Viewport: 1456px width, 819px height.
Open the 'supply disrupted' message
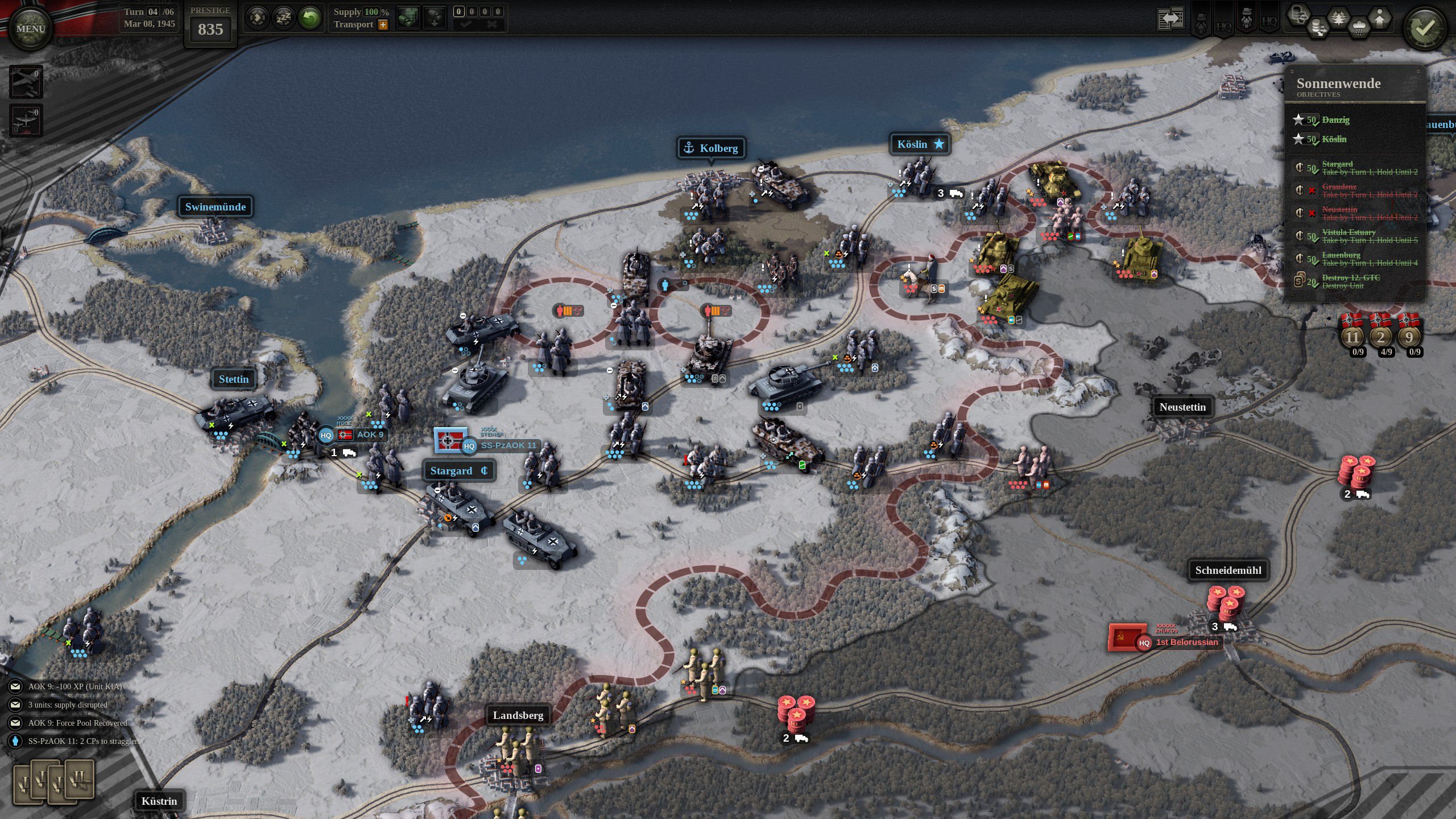coord(68,705)
